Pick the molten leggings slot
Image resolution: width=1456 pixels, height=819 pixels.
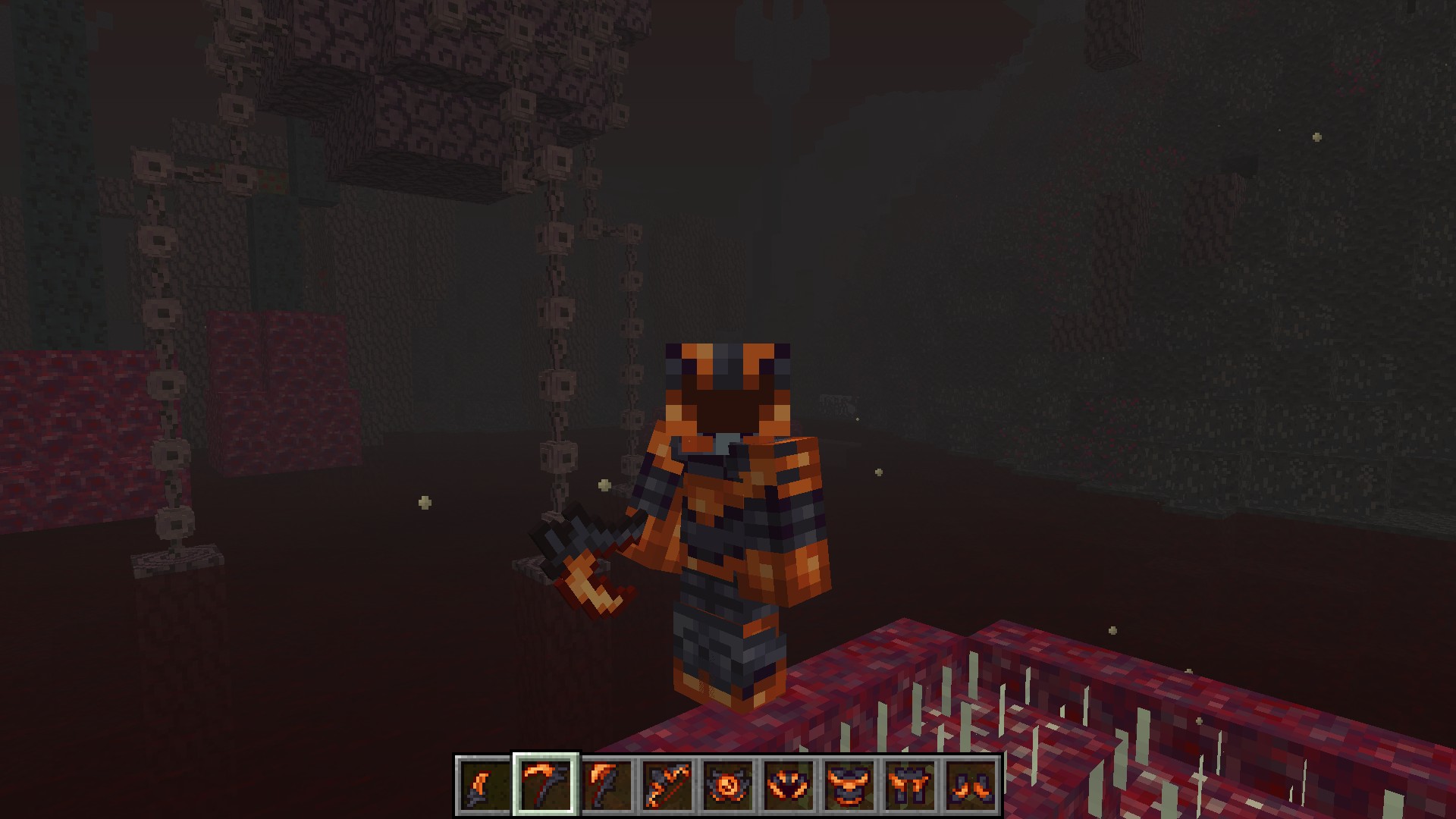(x=910, y=783)
